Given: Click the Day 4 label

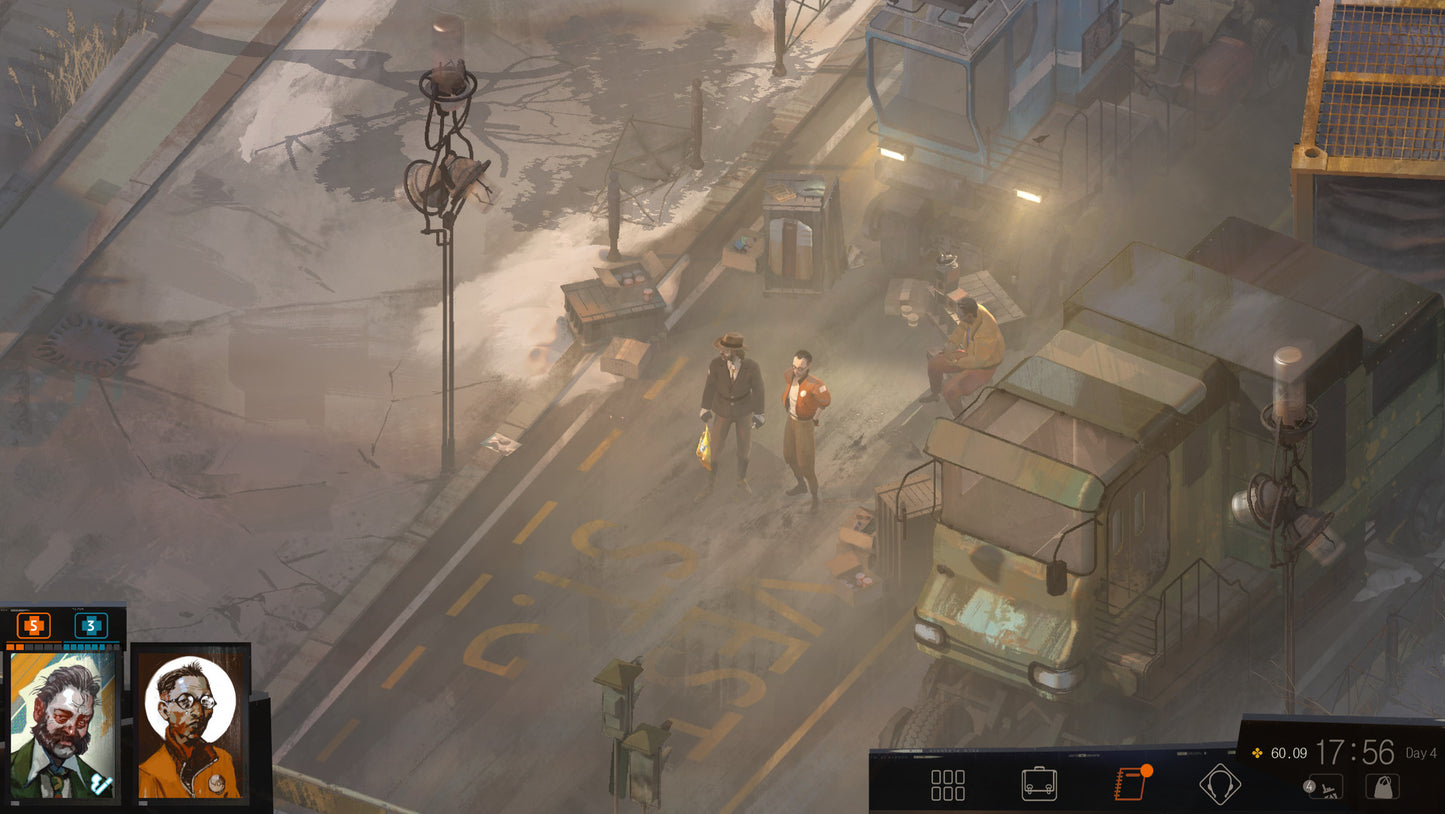Looking at the screenshot, I should 1421,753.
